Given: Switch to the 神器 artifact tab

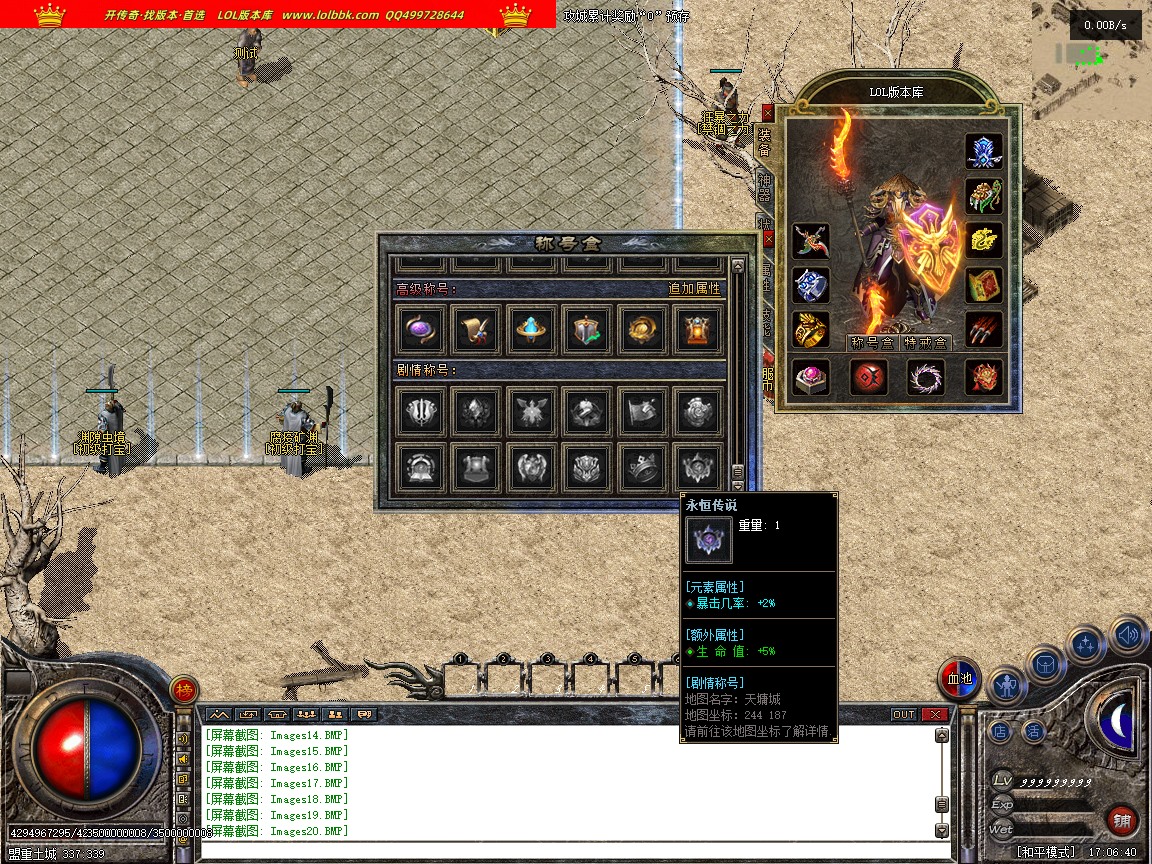Looking at the screenshot, I should 765,187.
